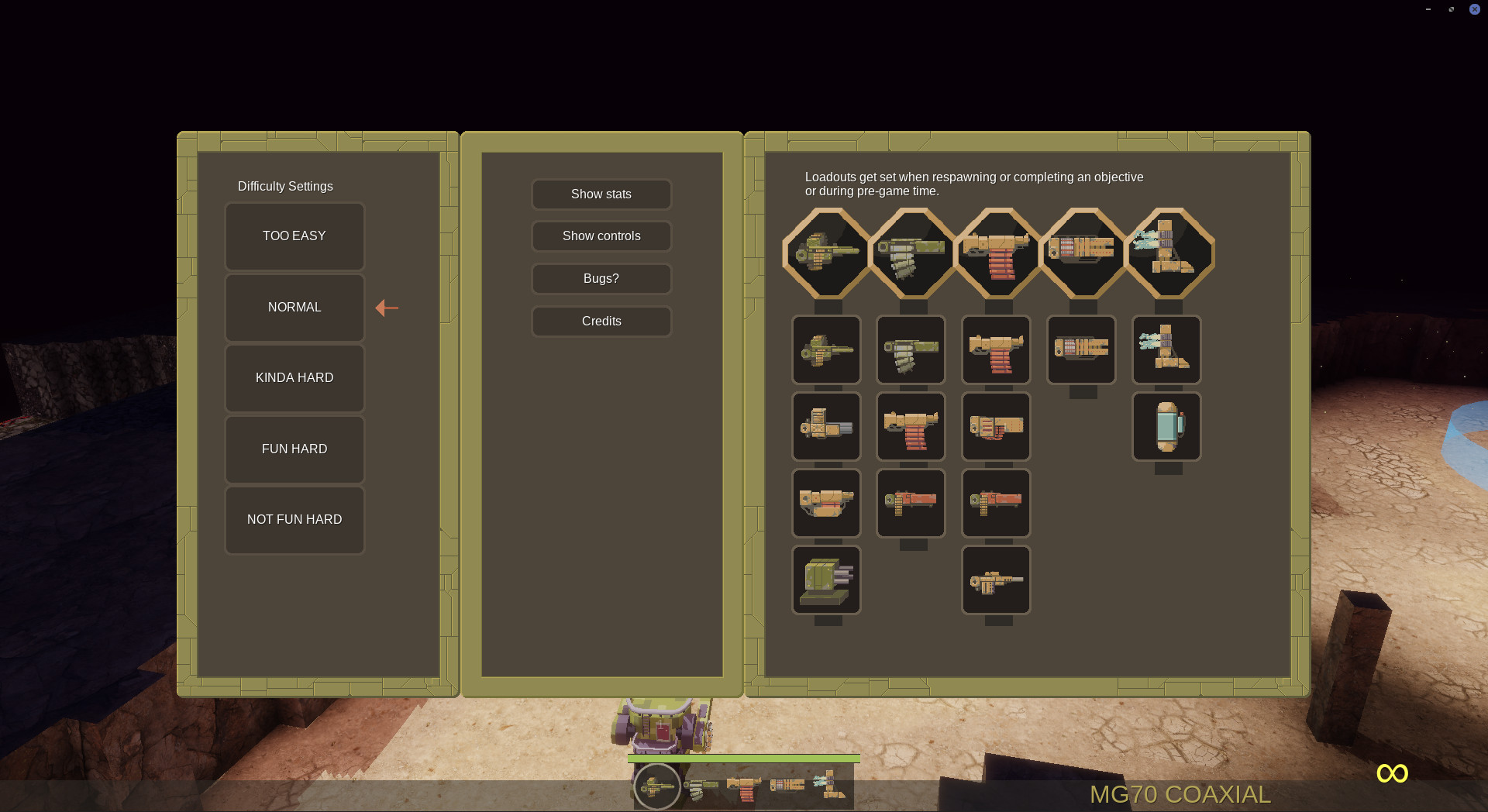1488x812 pixels.
Task: Select TOO EASY difficulty
Action: pos(294,236)
